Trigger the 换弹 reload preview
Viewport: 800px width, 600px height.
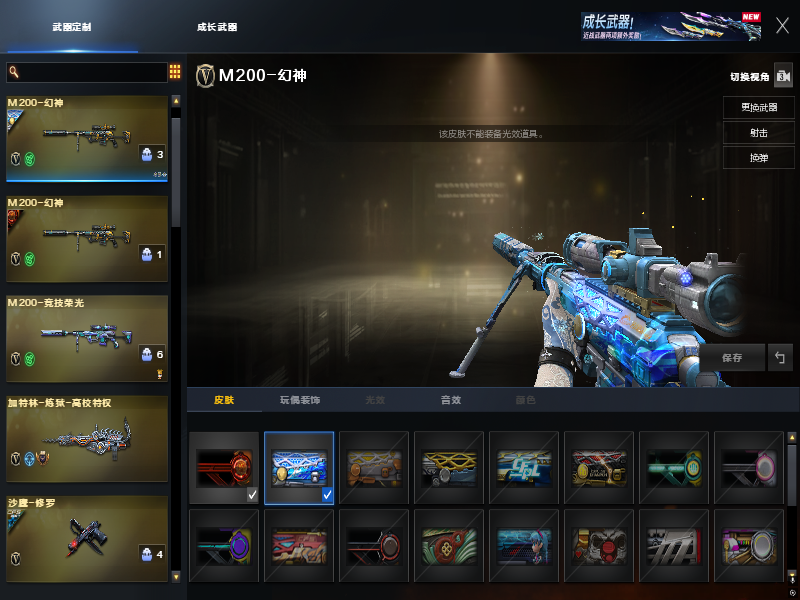[x=758, y=158]
